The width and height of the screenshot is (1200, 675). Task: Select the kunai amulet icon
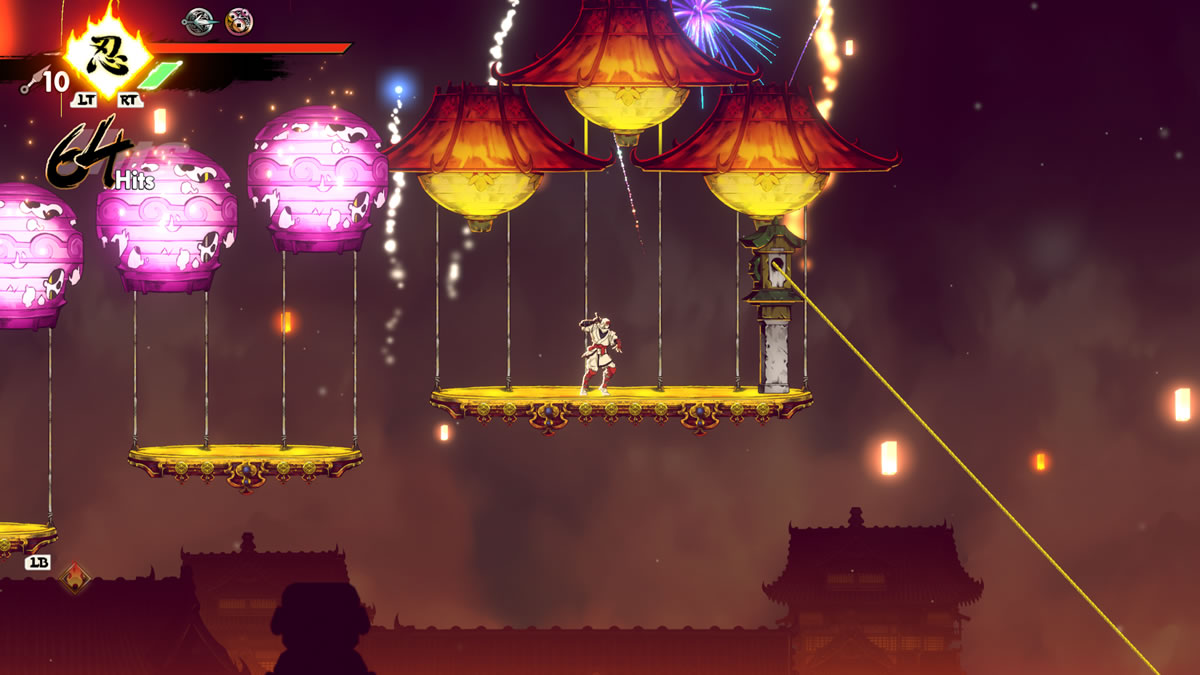(199, 20)
